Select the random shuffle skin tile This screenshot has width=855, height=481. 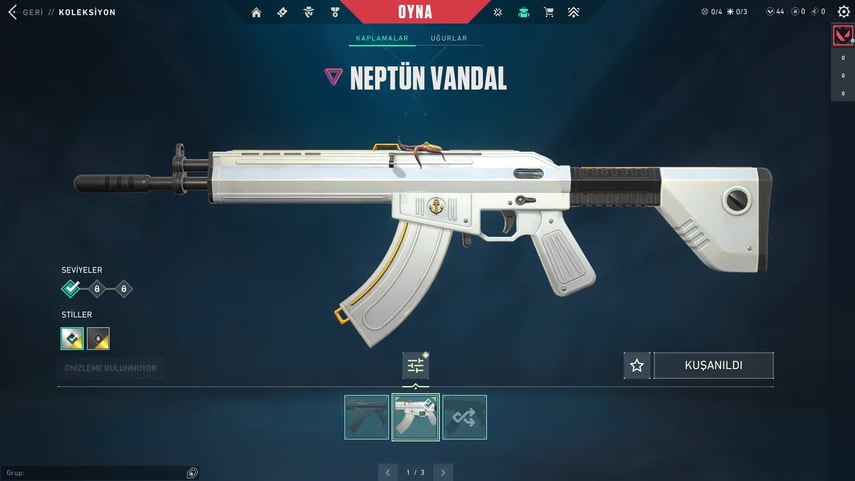[464, 417]
